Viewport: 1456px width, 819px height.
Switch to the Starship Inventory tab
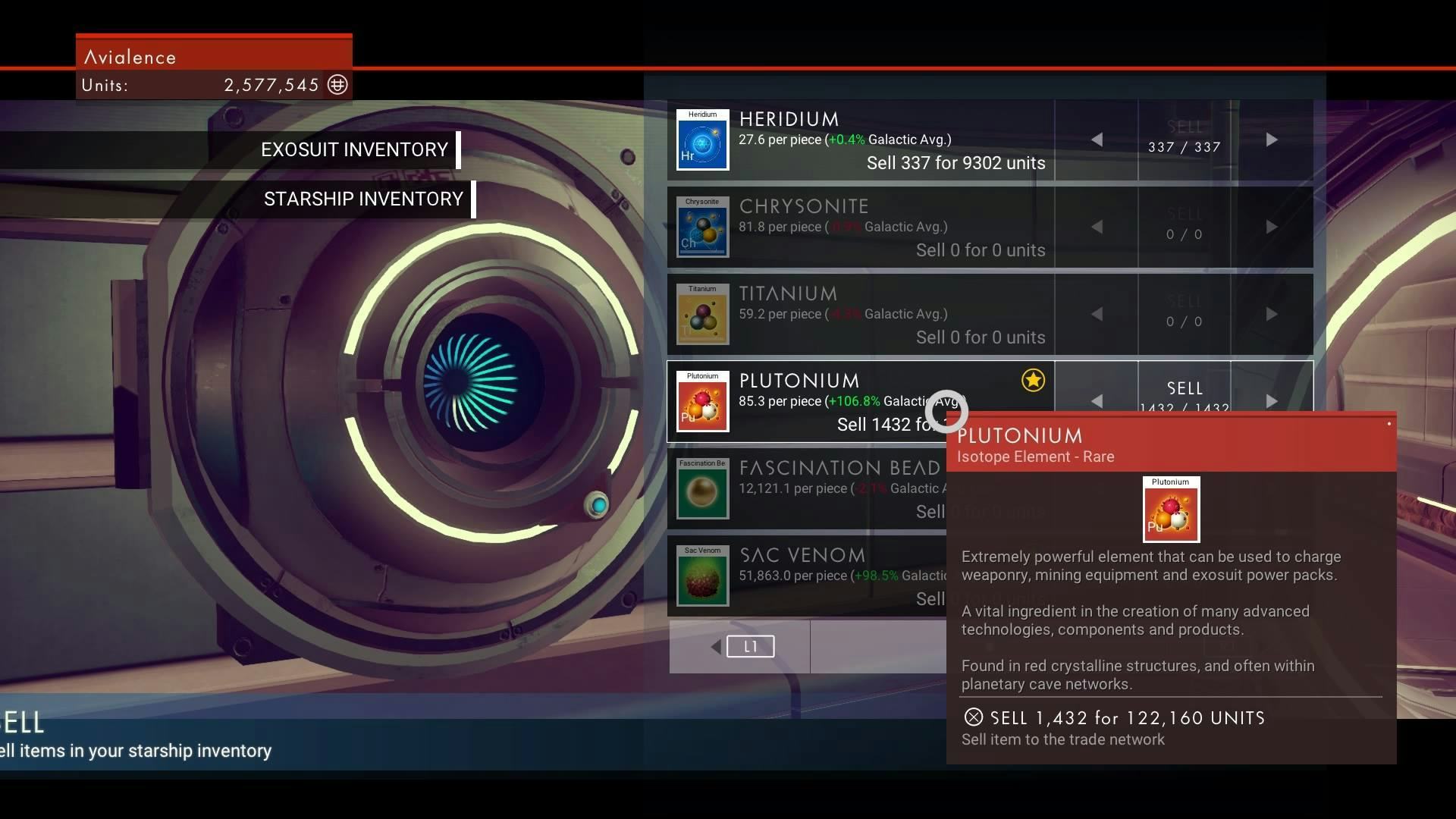(362, 199)
